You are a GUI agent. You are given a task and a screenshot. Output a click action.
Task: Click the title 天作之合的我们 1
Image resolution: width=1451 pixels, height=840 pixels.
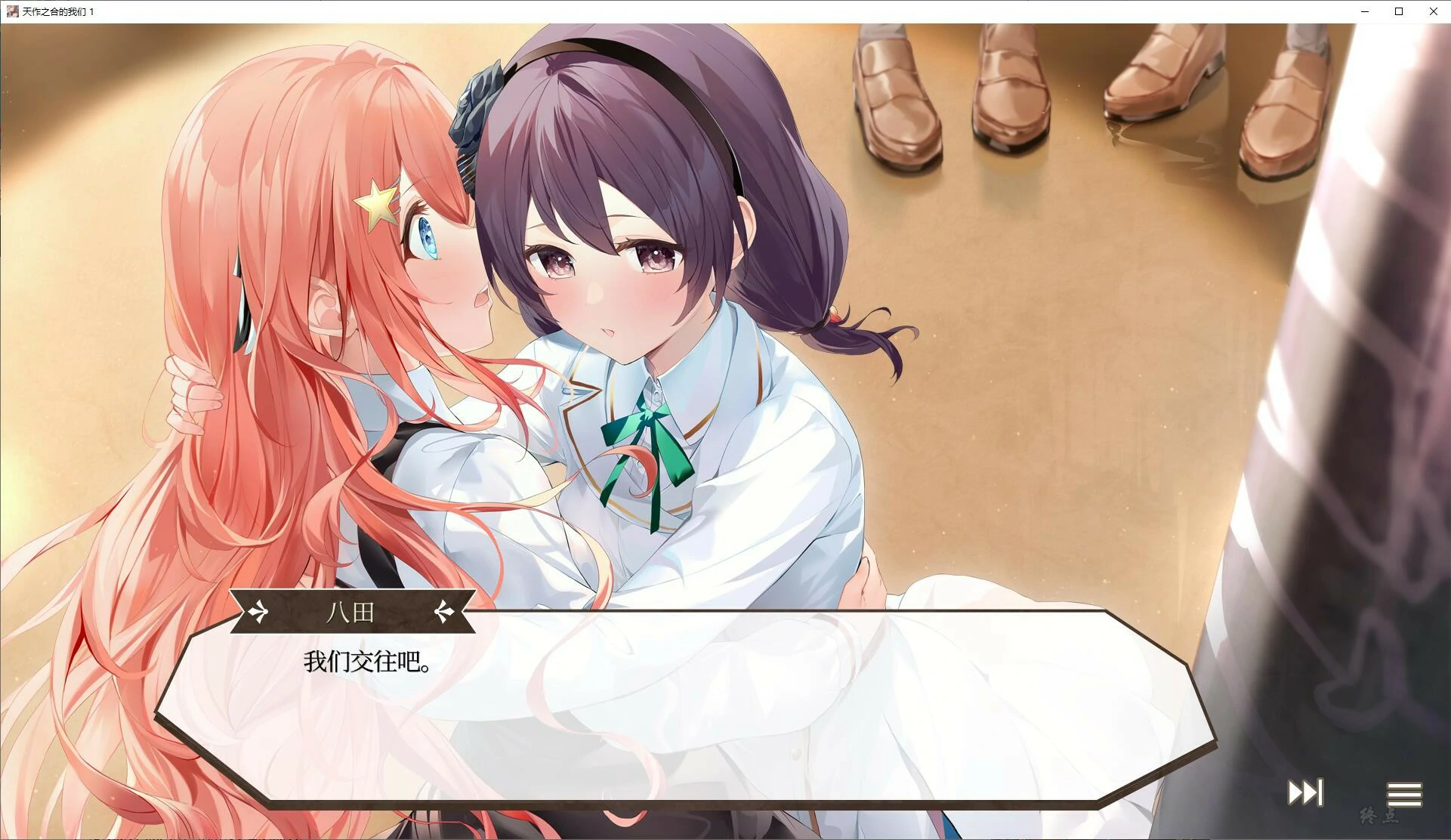pyautogui.click(x=56, y=11)
